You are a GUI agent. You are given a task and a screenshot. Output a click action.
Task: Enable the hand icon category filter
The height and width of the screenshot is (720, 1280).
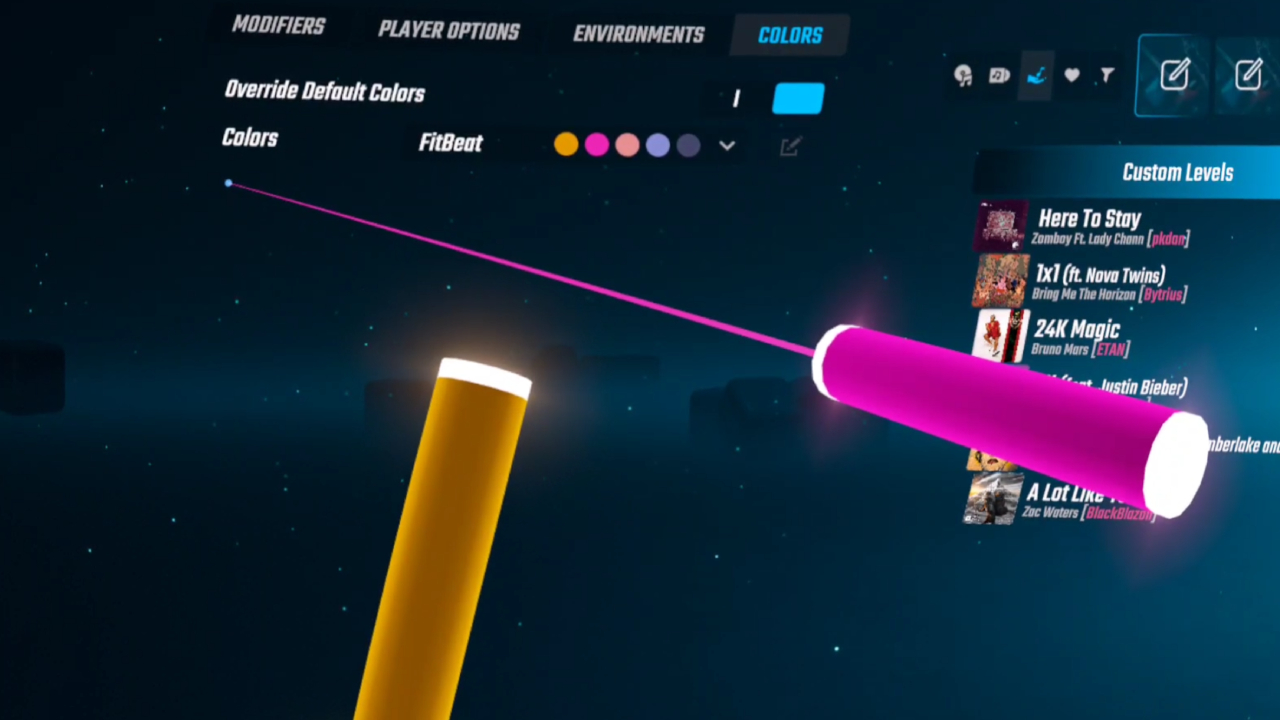(x=1036, y=75)
